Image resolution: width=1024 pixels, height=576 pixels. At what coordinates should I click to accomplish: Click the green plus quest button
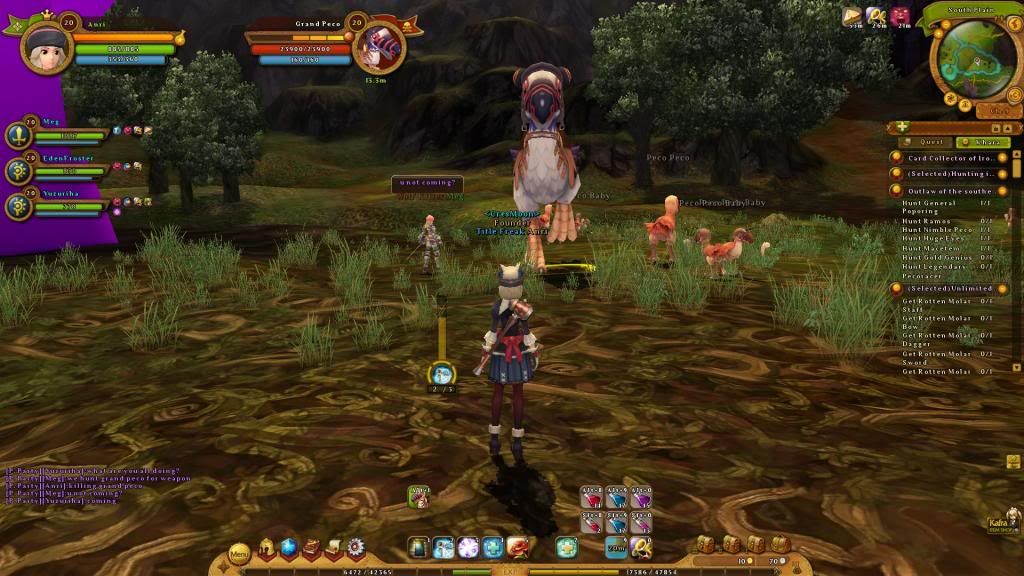pyautogui.click(x=902, y=127)
